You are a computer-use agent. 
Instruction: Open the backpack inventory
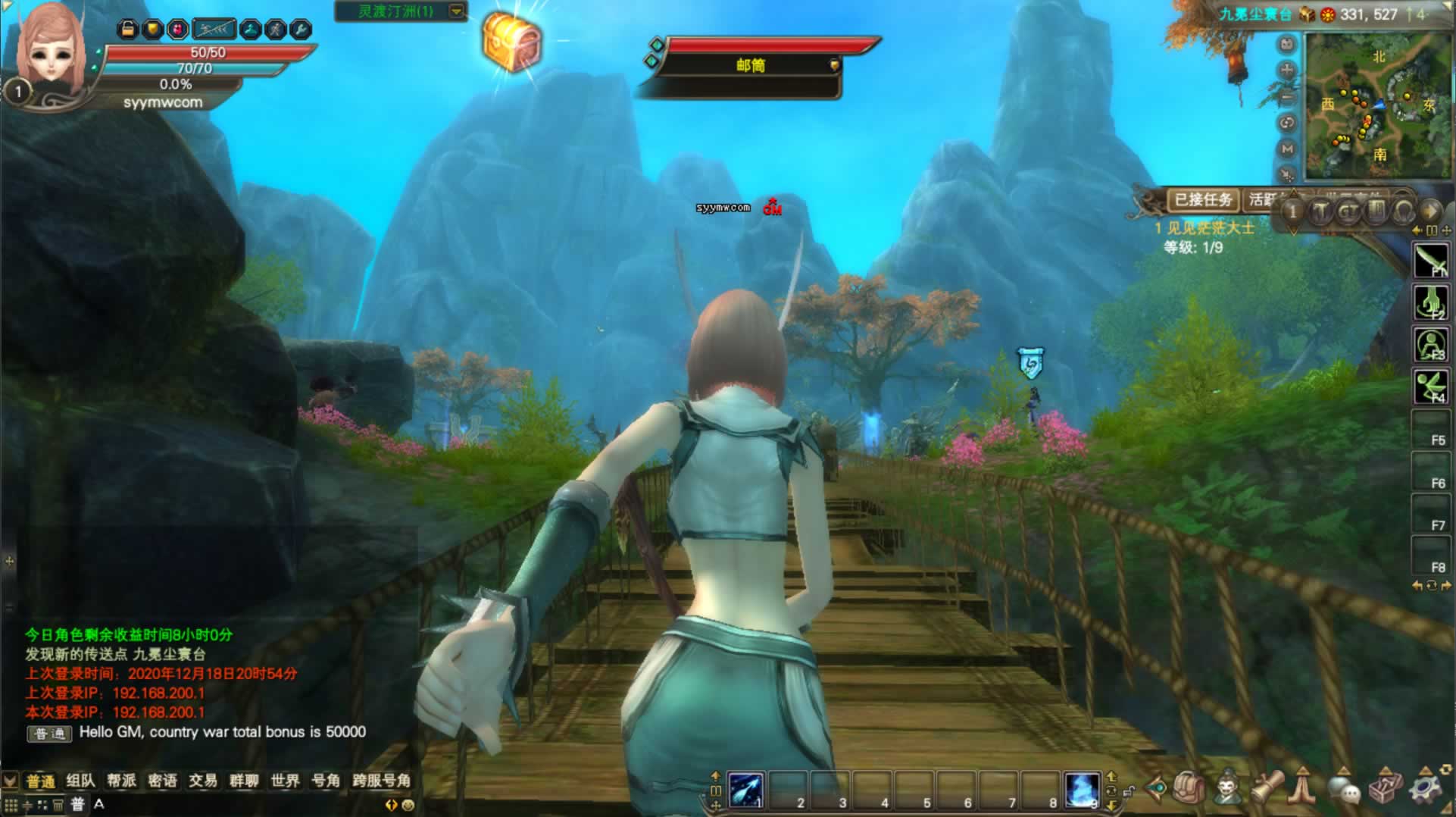coord(1189,789)
